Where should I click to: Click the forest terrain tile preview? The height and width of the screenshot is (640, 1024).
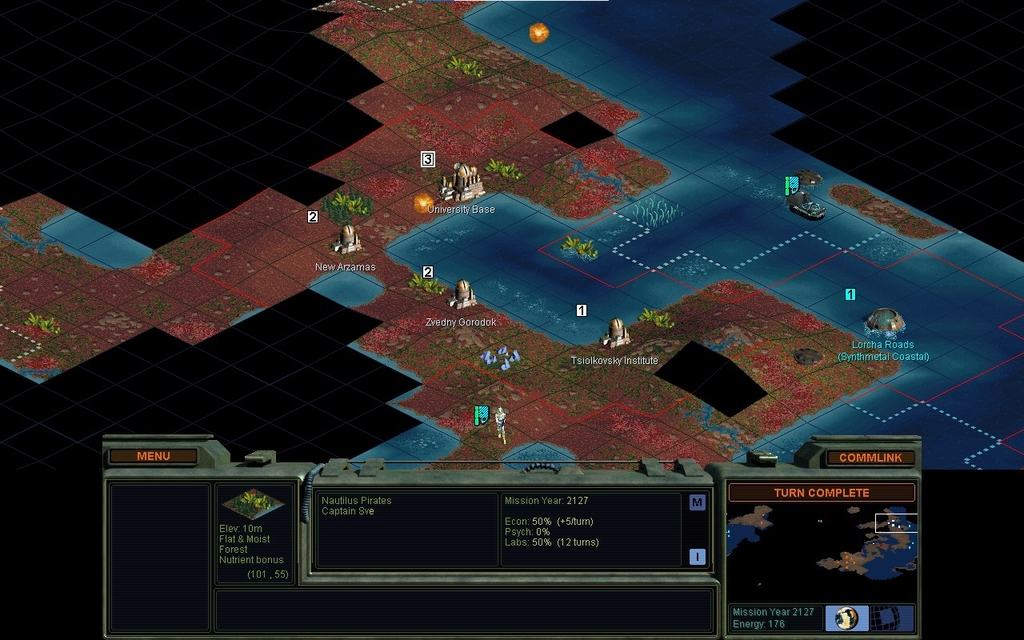[x=251, y=503]
